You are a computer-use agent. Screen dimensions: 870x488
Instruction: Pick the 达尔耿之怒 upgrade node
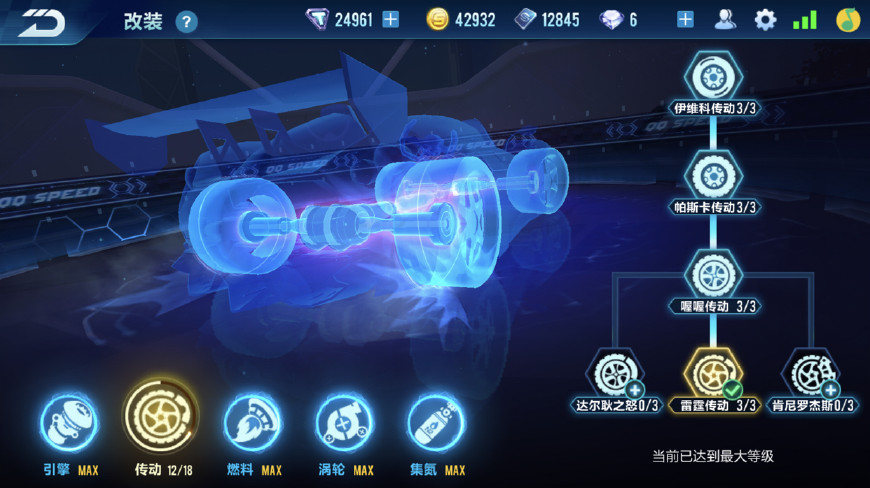615,373
